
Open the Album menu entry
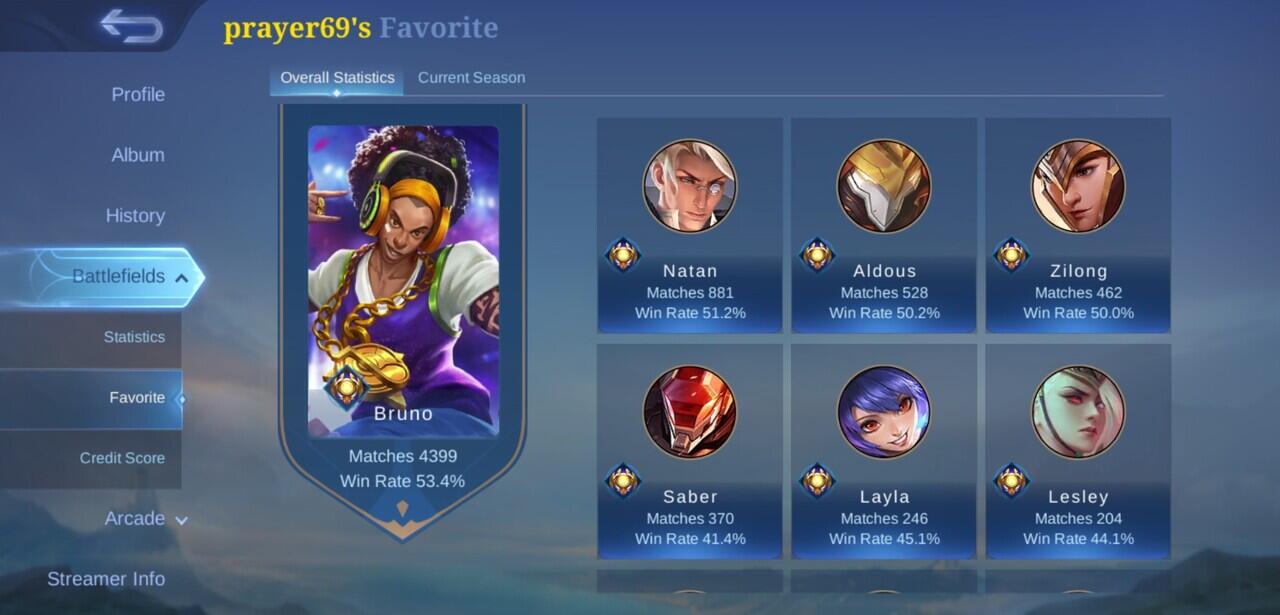pyautogui.click(x=138, y=155)
